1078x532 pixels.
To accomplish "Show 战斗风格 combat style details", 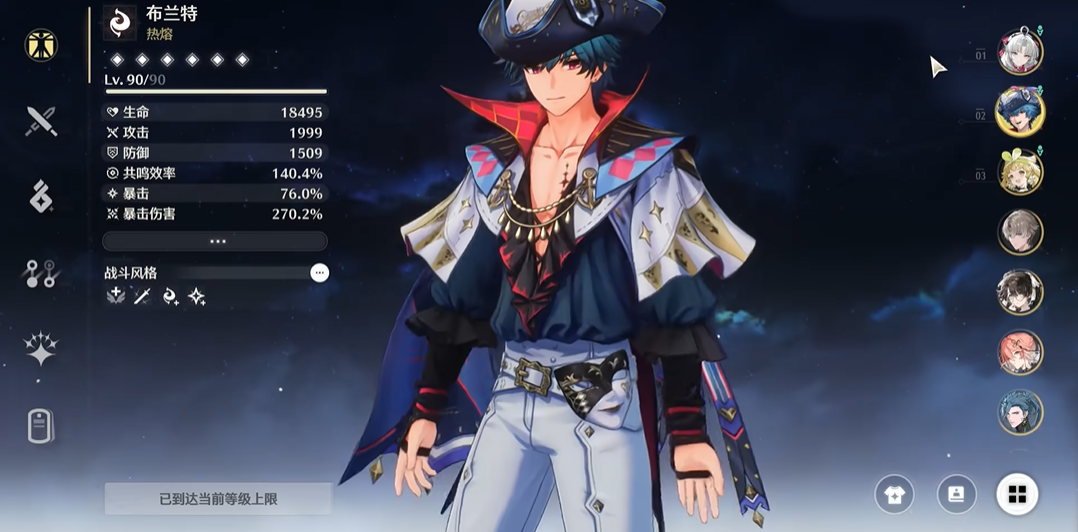I will pyautogui.click(x=319, y=272).
